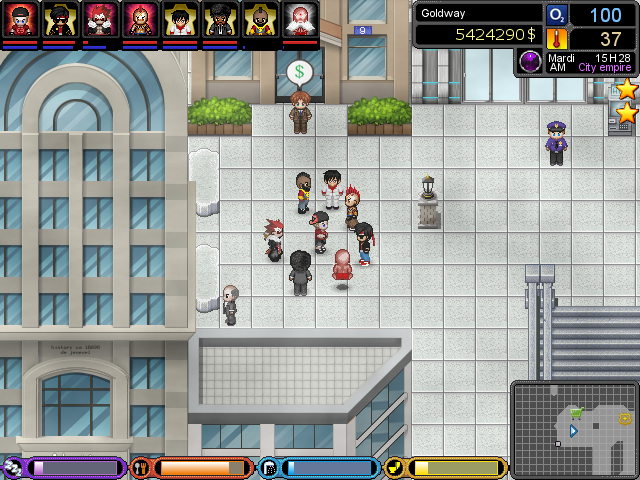Choose the glowing white-aura character portrait
Screen dimensions: 640x480
point(300,19)
